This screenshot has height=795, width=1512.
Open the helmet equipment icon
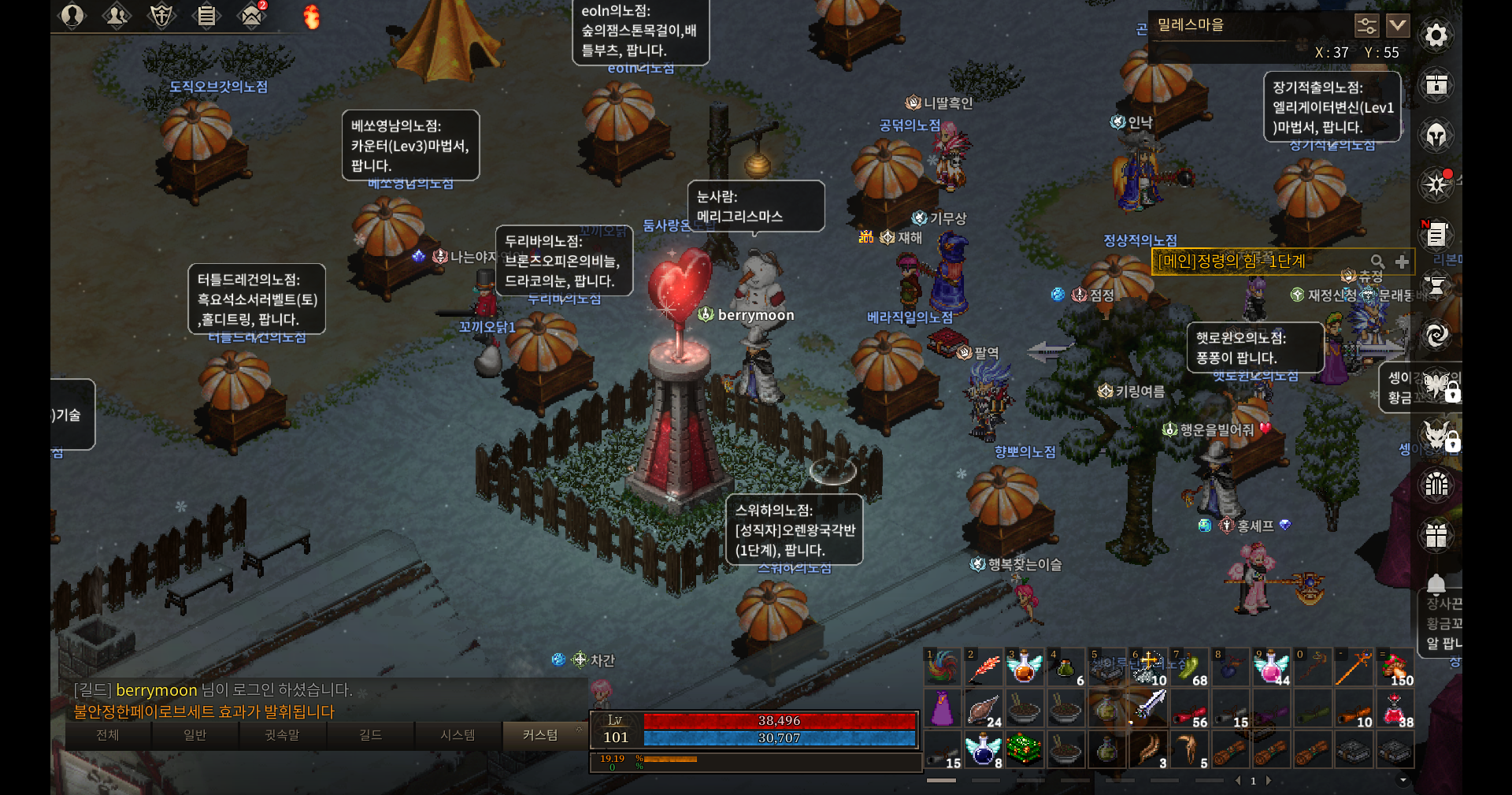coord(1436,135)
